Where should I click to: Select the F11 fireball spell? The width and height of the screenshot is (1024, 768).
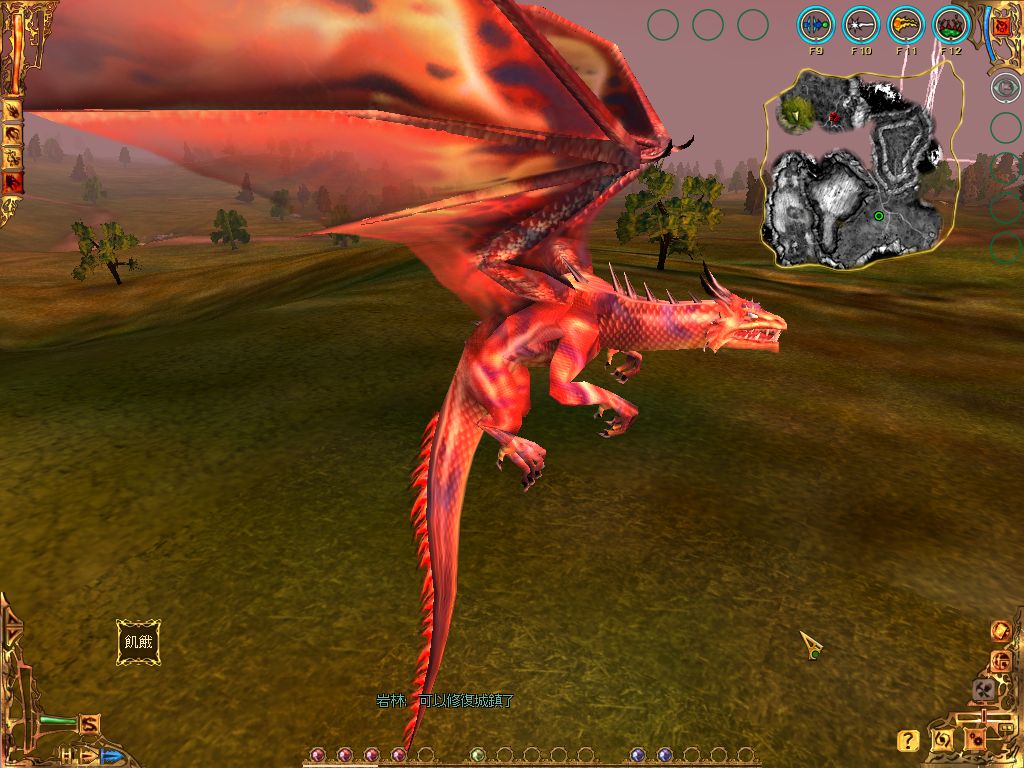coord(906,24)
